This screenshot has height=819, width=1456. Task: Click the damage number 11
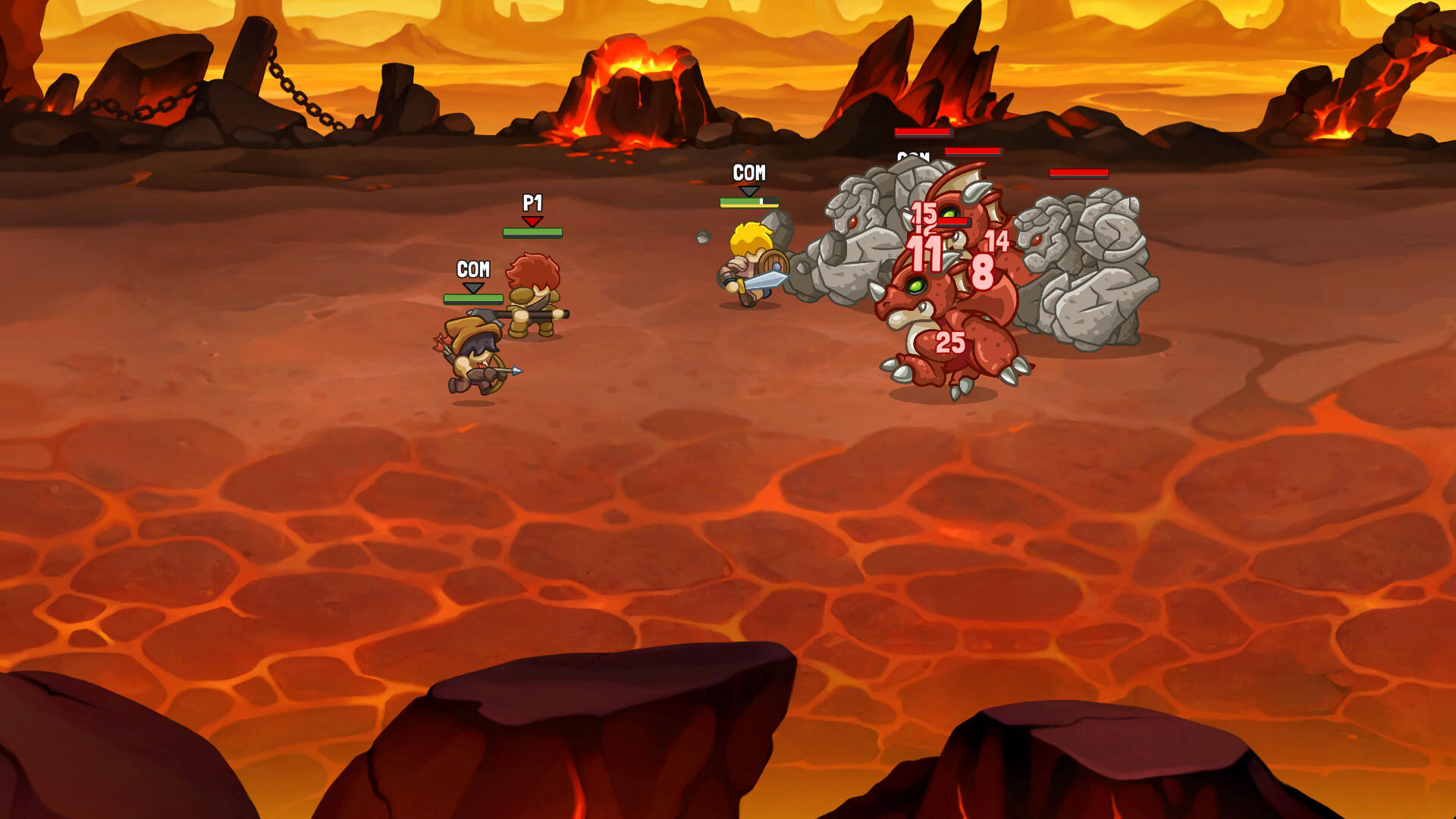click(925, 252)
